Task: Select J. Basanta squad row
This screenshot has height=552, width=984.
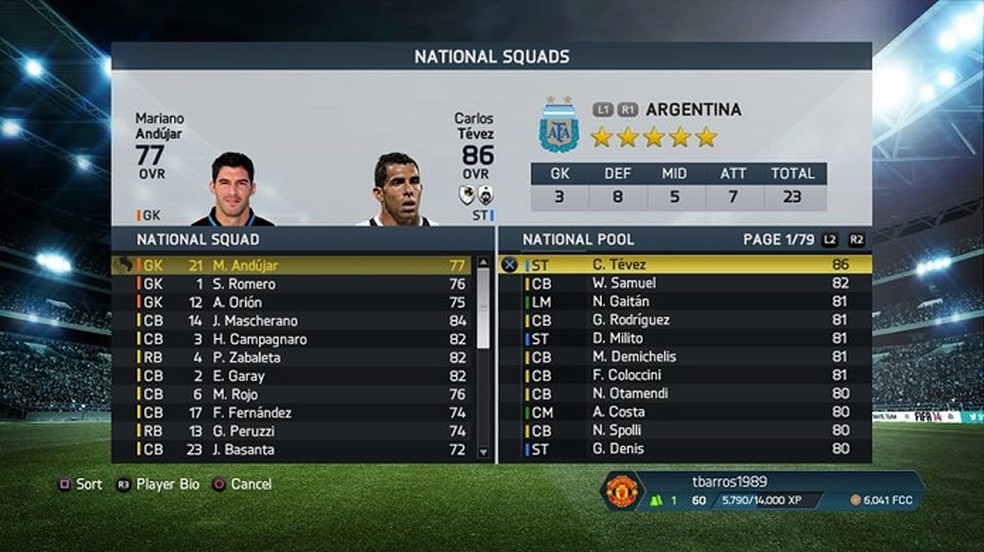Action: tap(290, 450)
